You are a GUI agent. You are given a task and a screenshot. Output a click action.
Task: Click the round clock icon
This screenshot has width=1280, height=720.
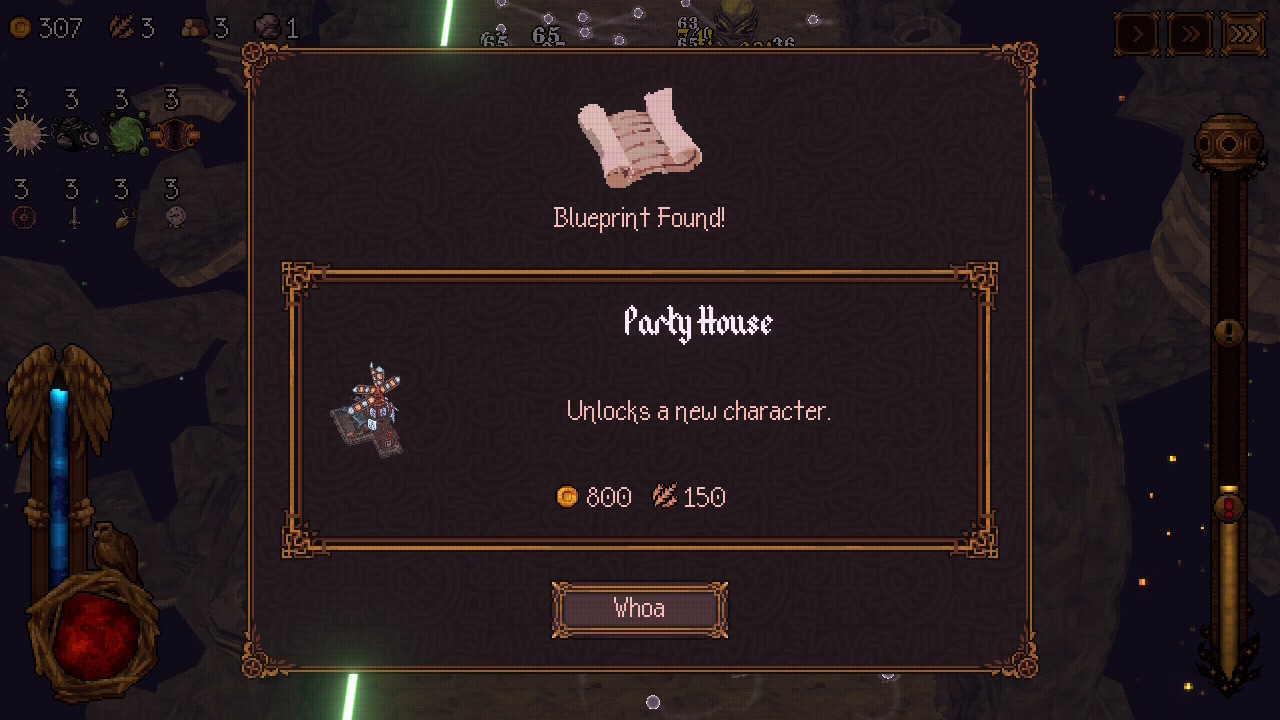(175, 216)
